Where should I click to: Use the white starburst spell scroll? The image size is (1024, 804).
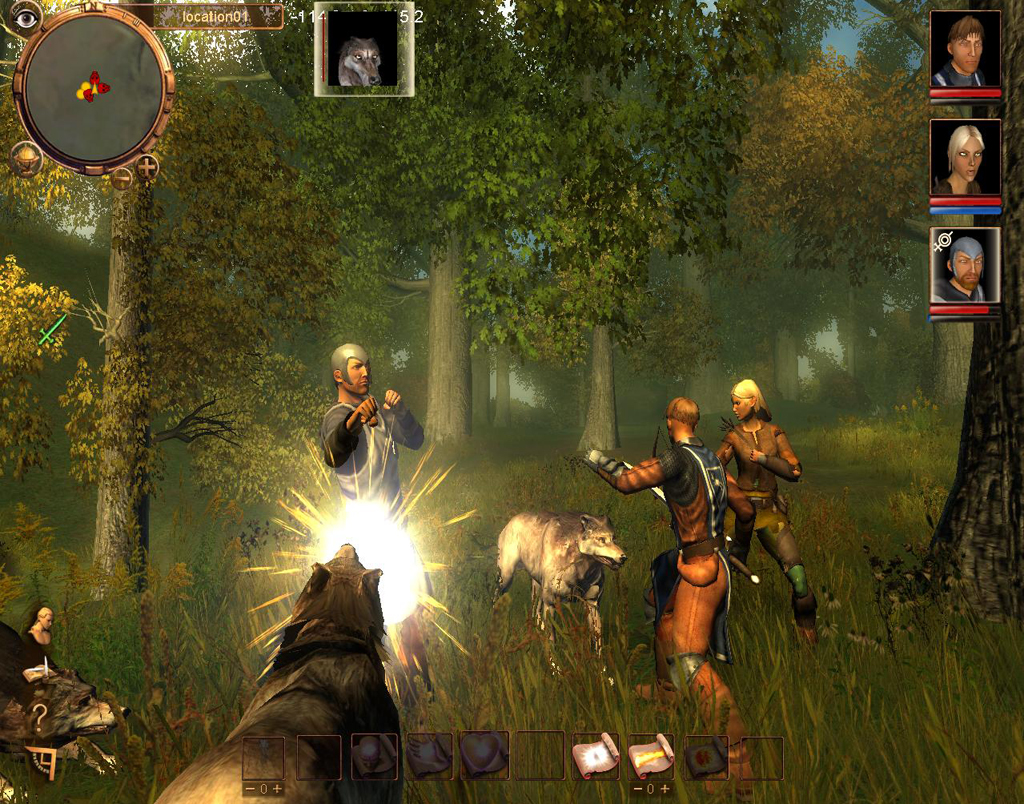[x=595, y=757]
